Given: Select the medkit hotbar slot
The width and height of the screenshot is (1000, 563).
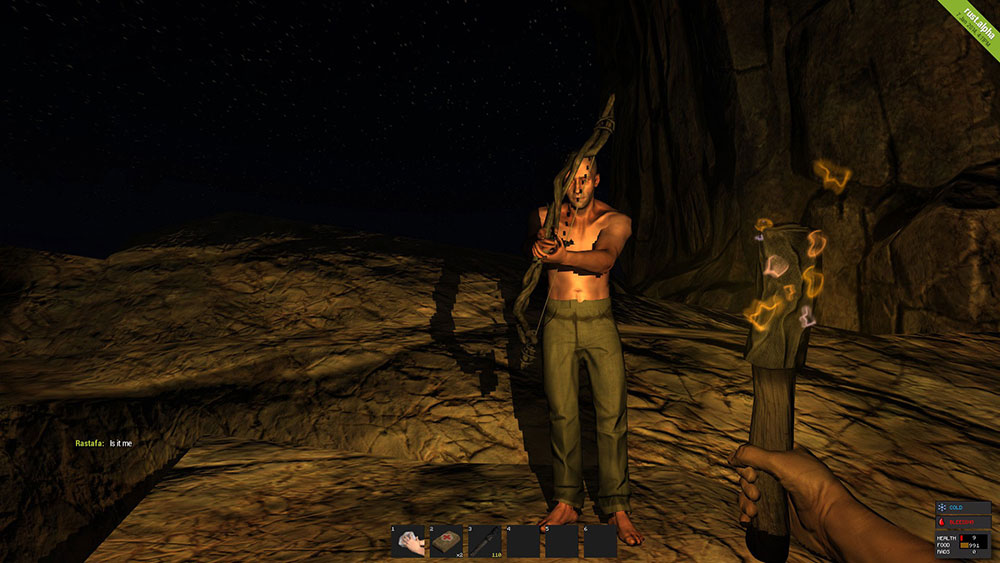Looking at the screenshot, I should pyautogui.click(x=446, y=541).
